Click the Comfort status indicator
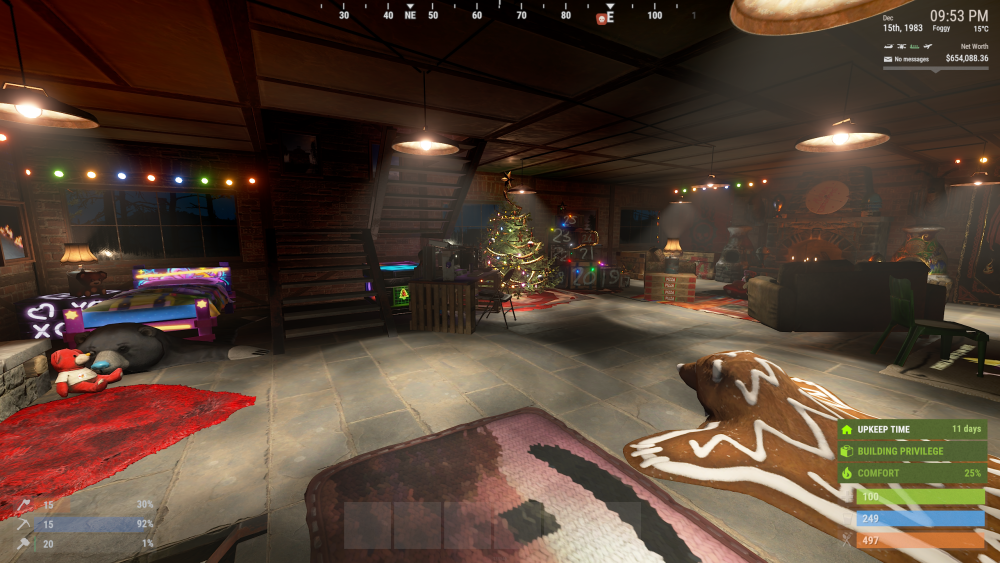The image size is (1000, 563). pyautogui.click(x=911, y=472)
